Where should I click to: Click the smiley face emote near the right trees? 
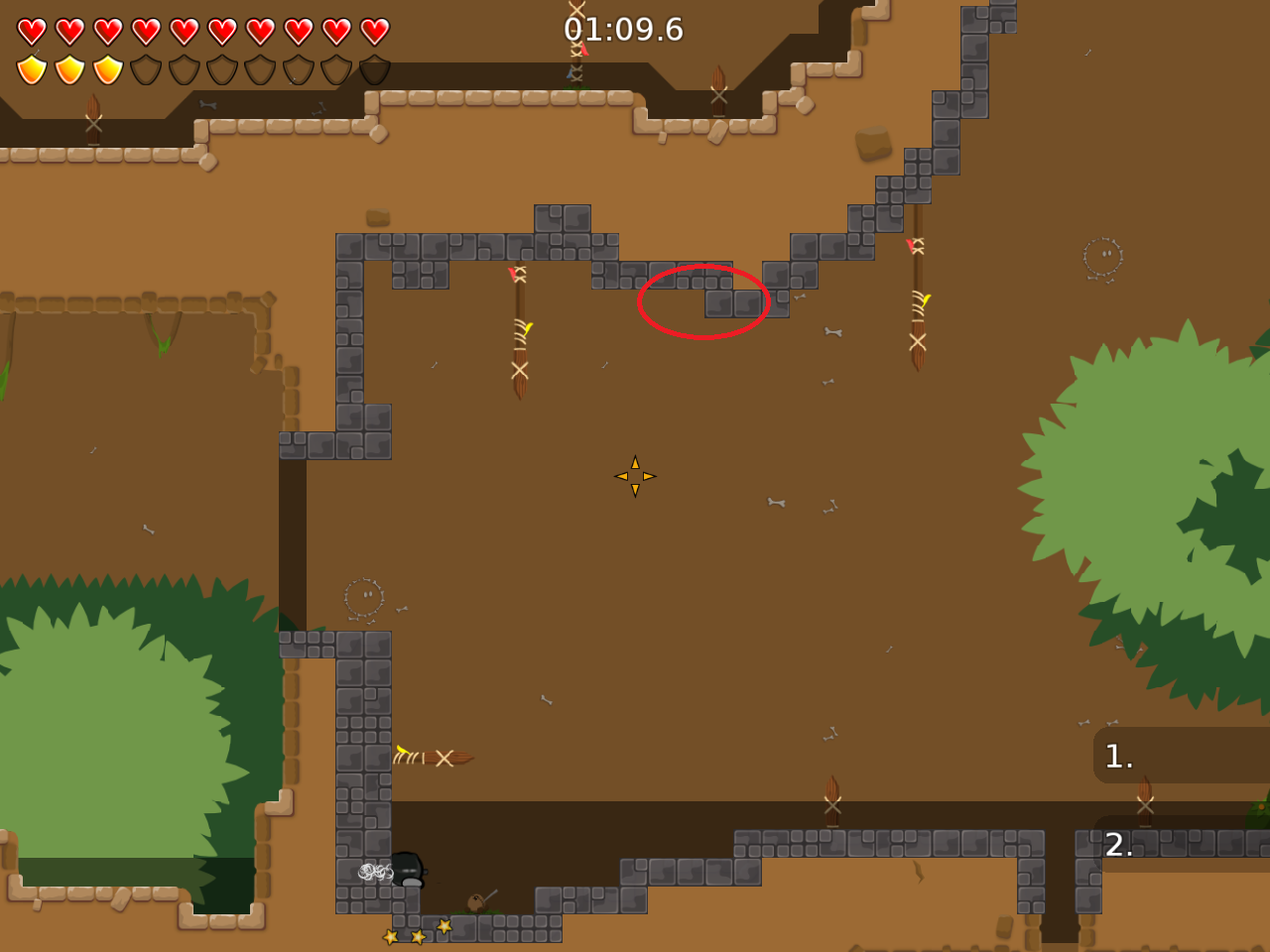pos(1100,256)
